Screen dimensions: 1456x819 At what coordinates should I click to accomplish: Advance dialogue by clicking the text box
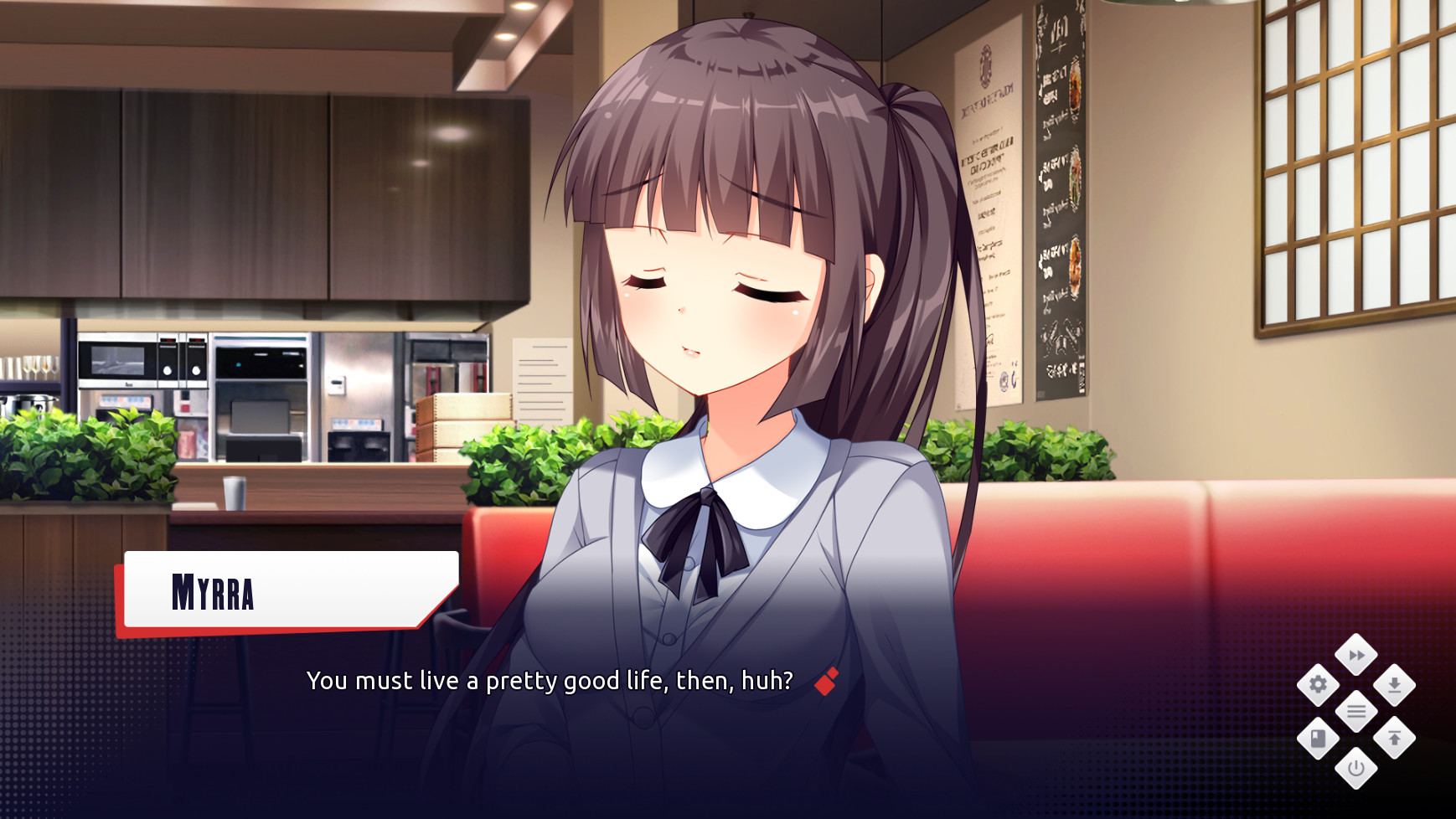550,682
